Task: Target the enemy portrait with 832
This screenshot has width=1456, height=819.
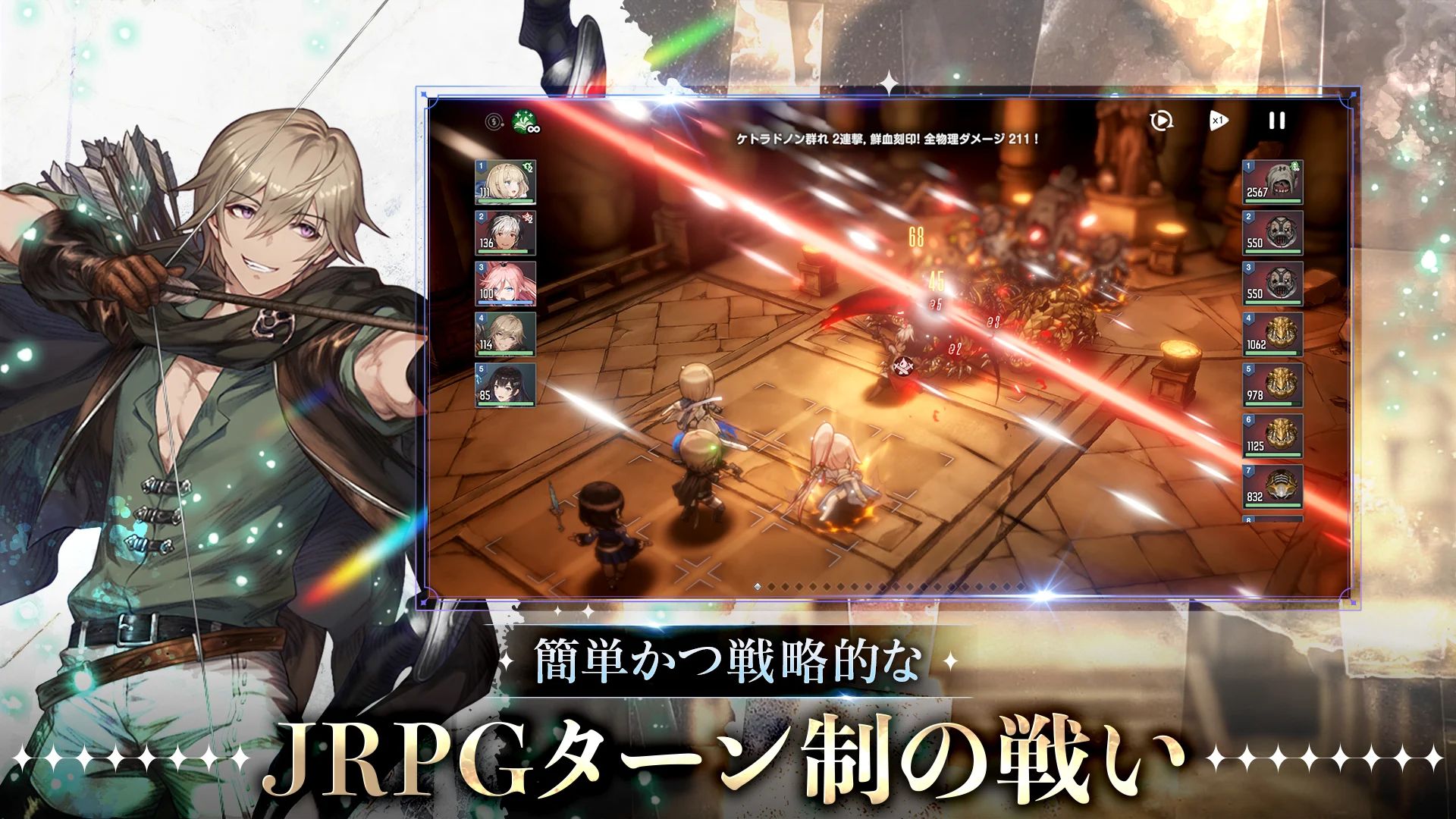Action: click(x=1272, y=487)
